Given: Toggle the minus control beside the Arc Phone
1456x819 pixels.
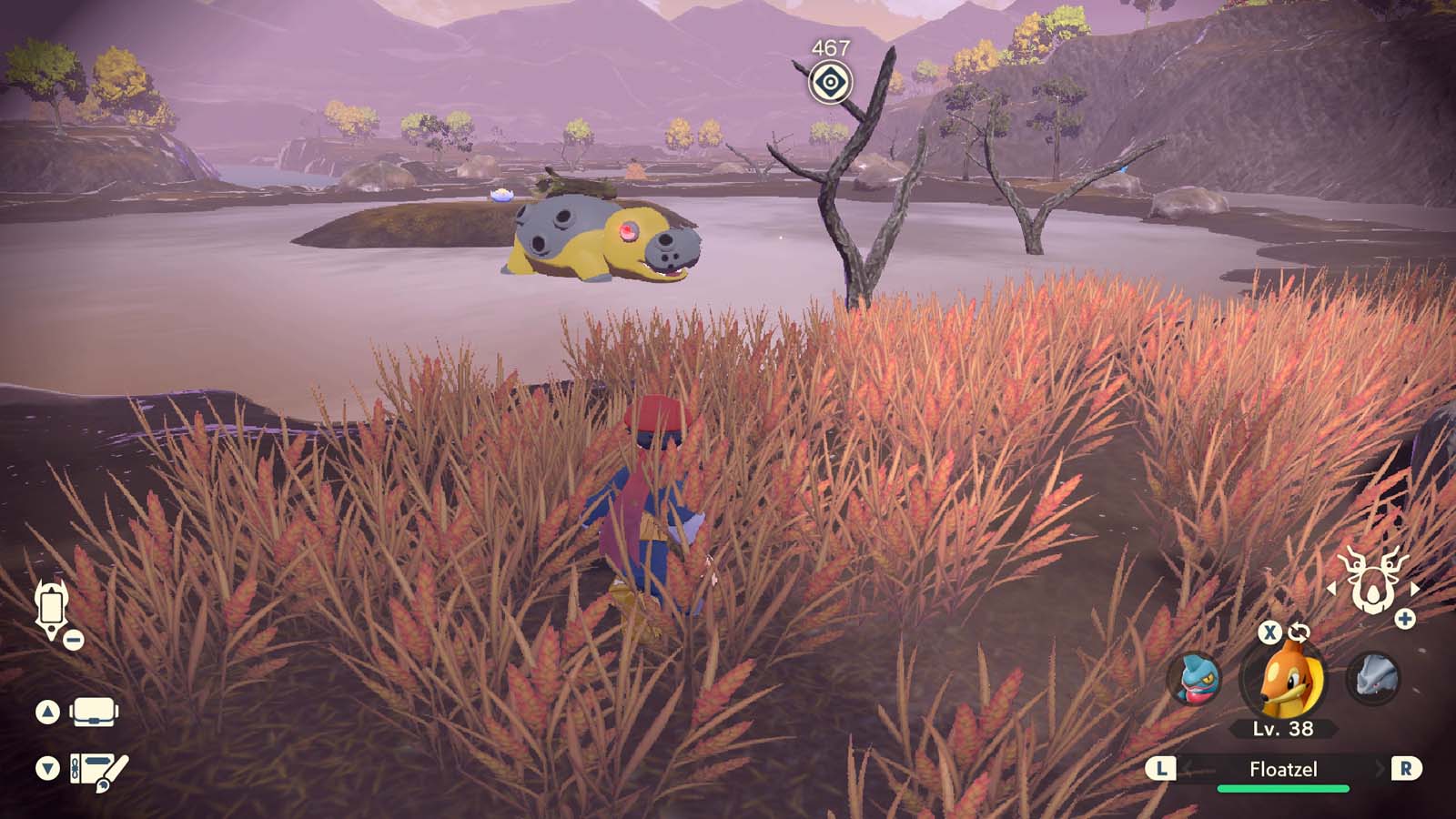Looking at the screenshot, I should pyautogui.click(x=72, y=639).
